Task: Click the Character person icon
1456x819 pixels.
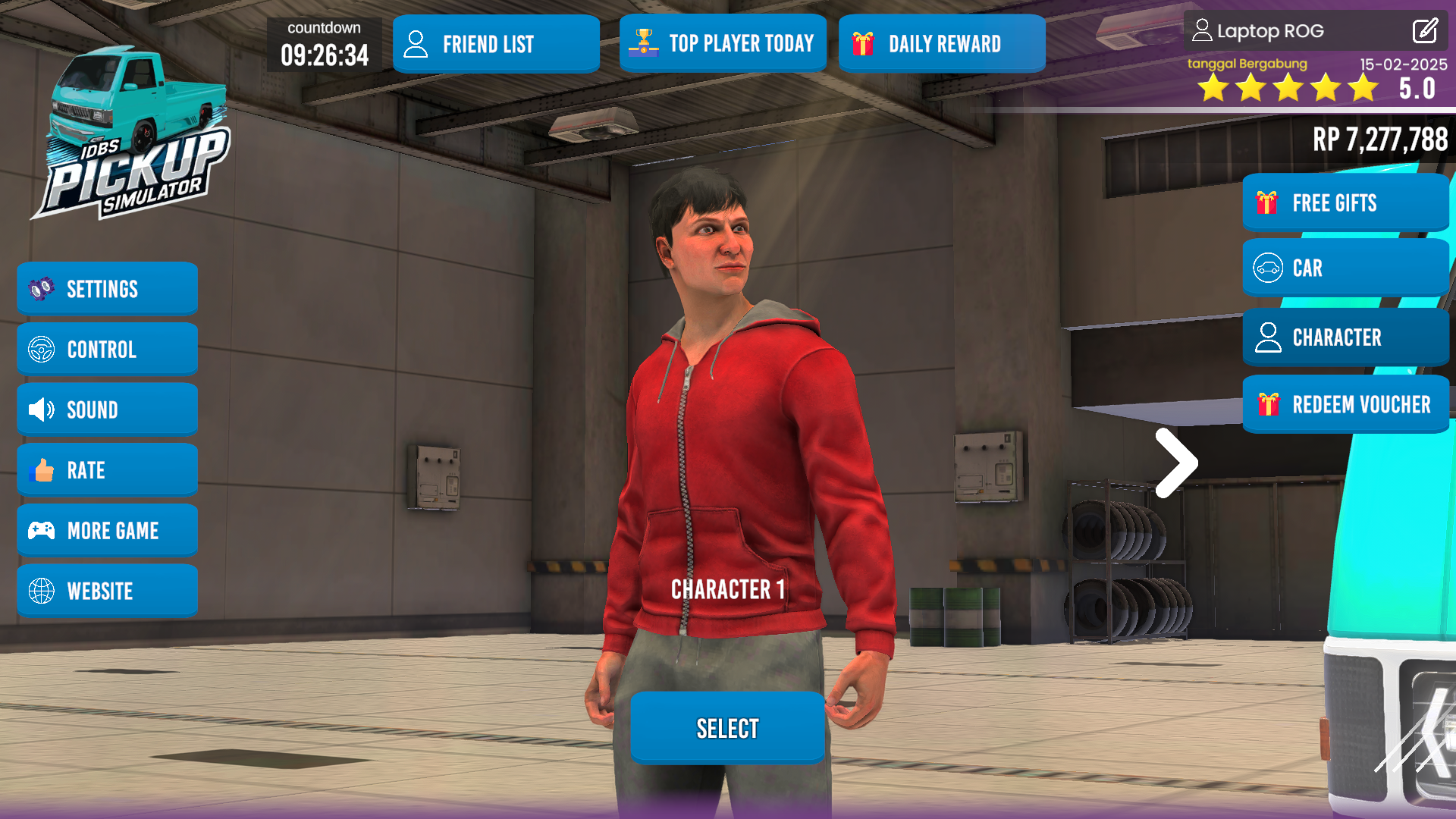Action: [1267, 337]
